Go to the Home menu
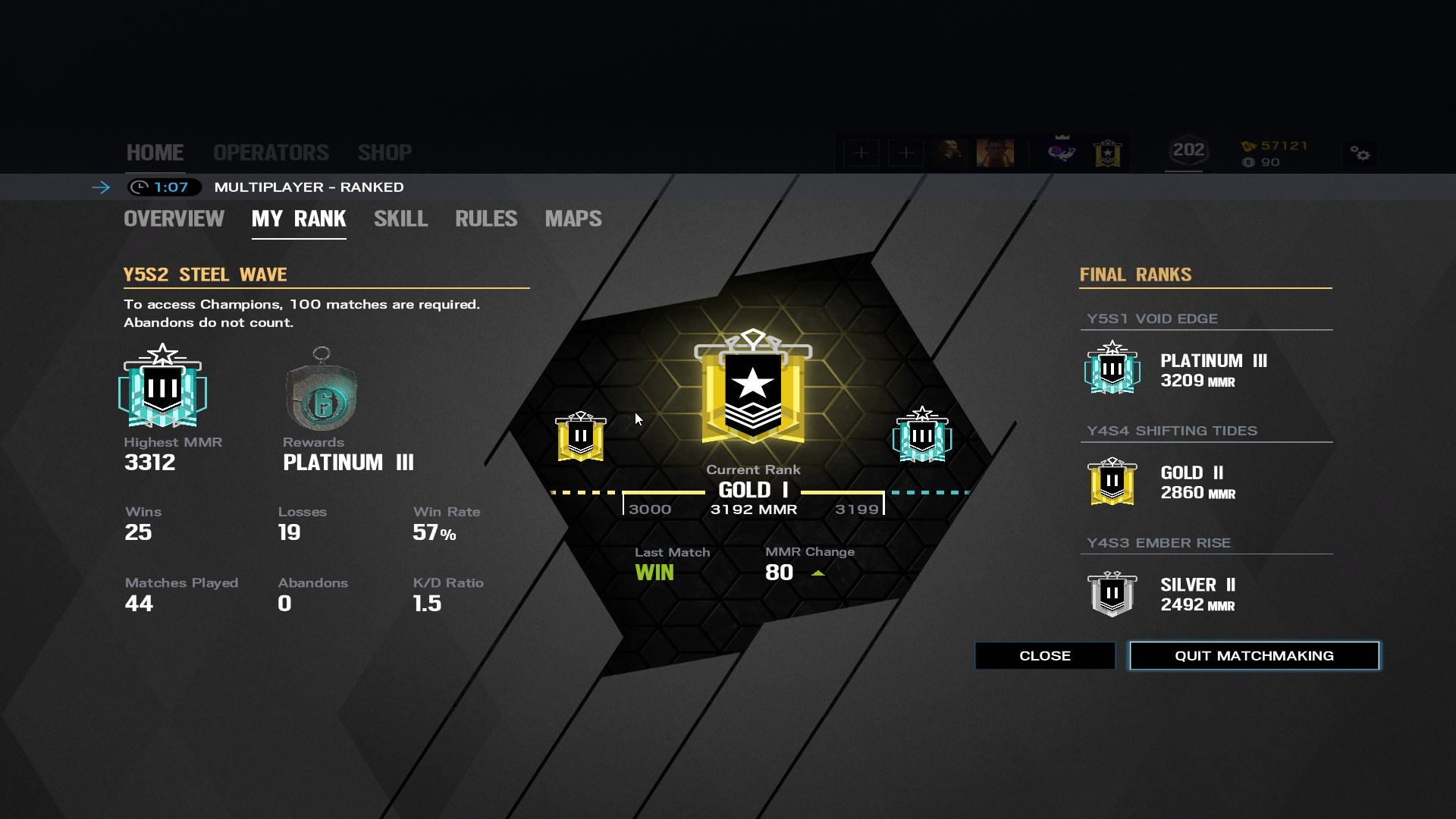 155,152
